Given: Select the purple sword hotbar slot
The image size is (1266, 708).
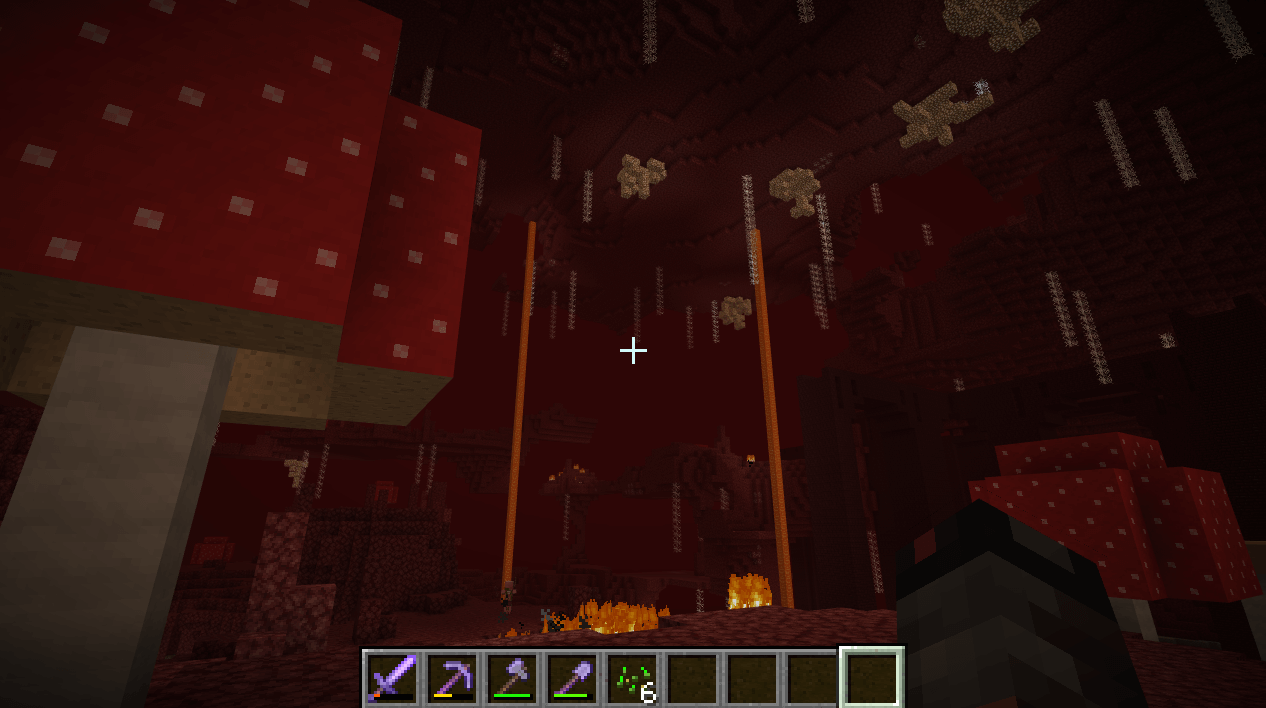Looking at the screenshot, I should click(x=392, y=677).
